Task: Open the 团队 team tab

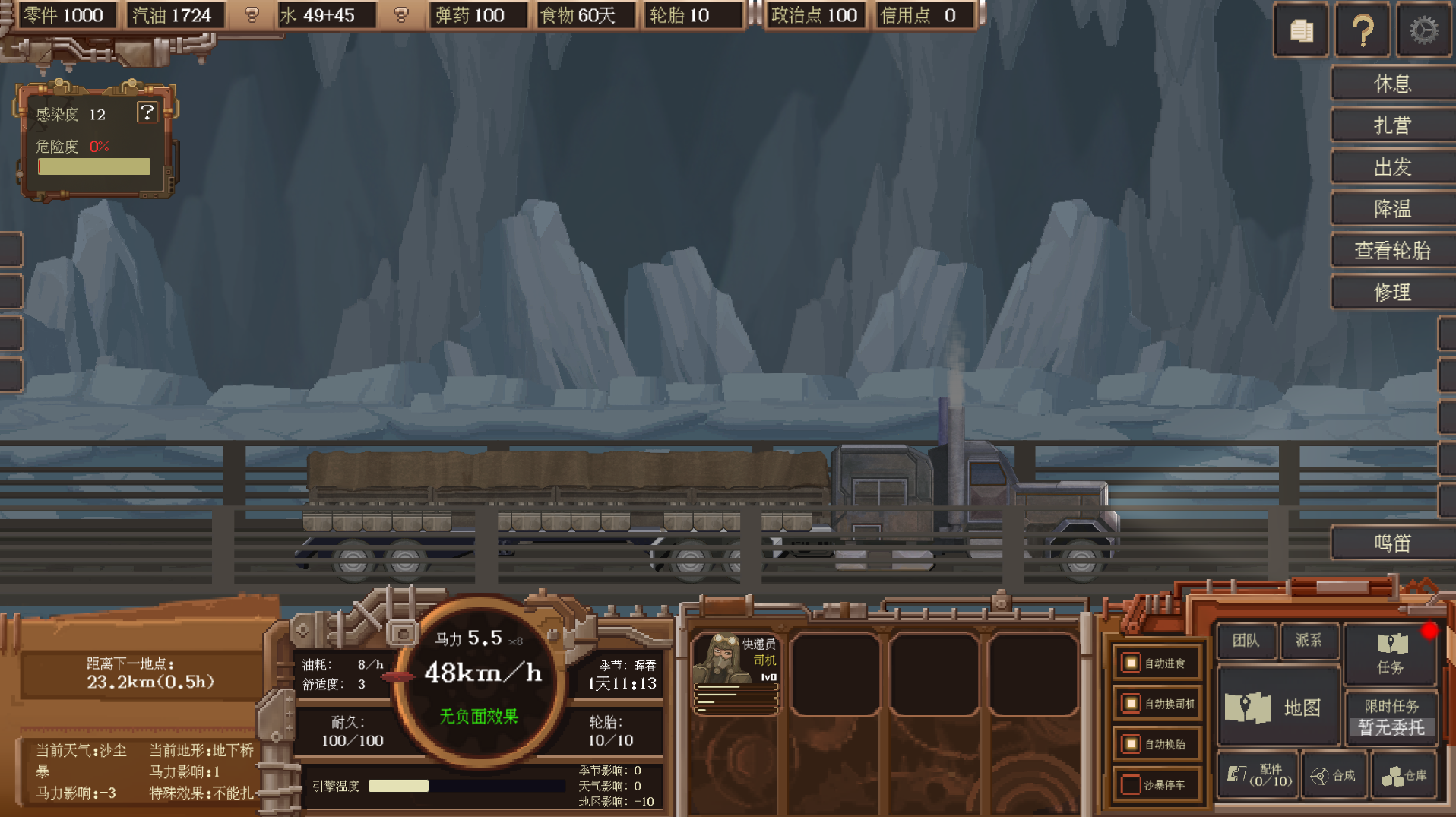Action: click(x=1246, y=641)
